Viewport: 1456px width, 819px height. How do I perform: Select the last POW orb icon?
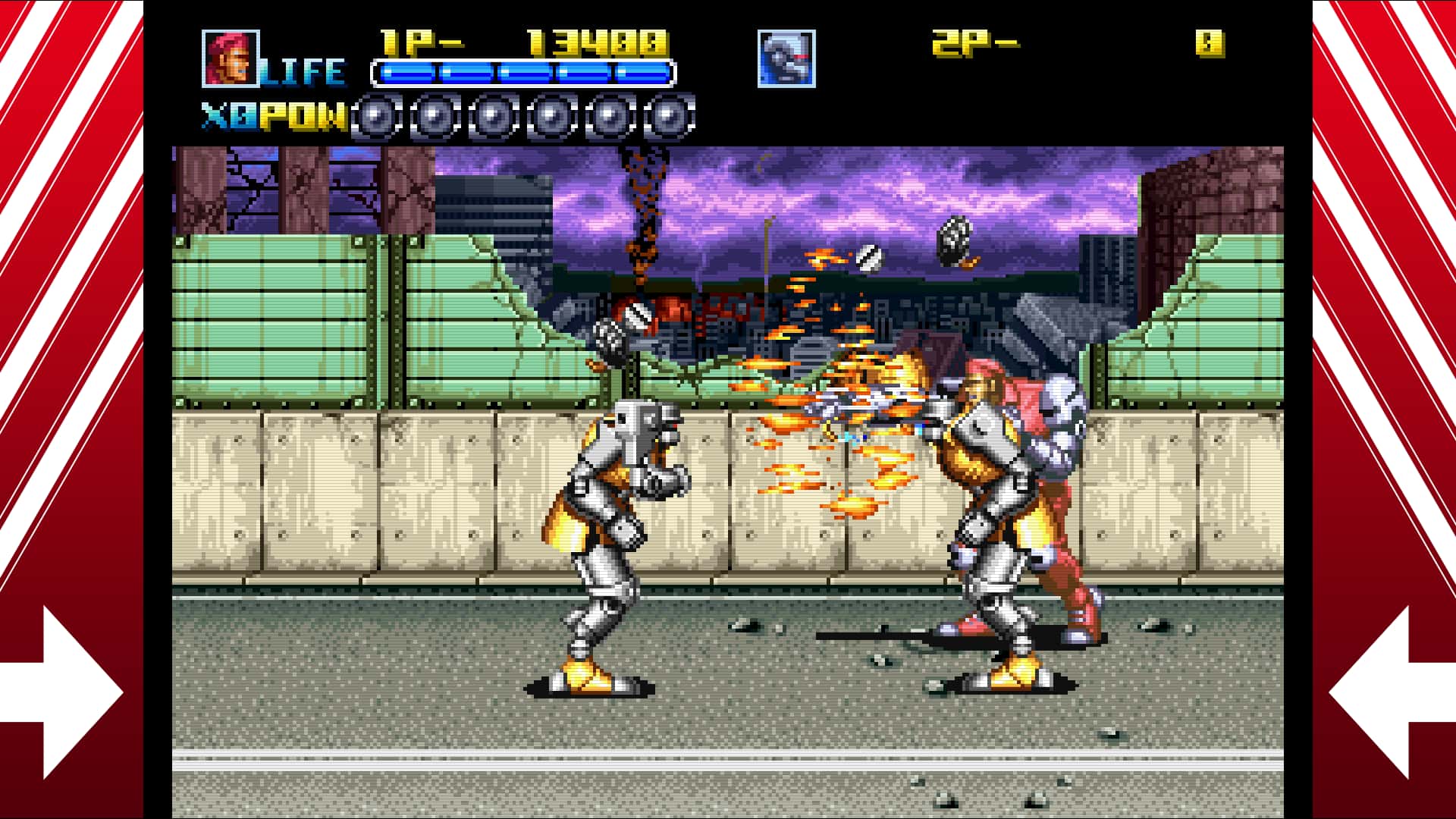[670, 118]
